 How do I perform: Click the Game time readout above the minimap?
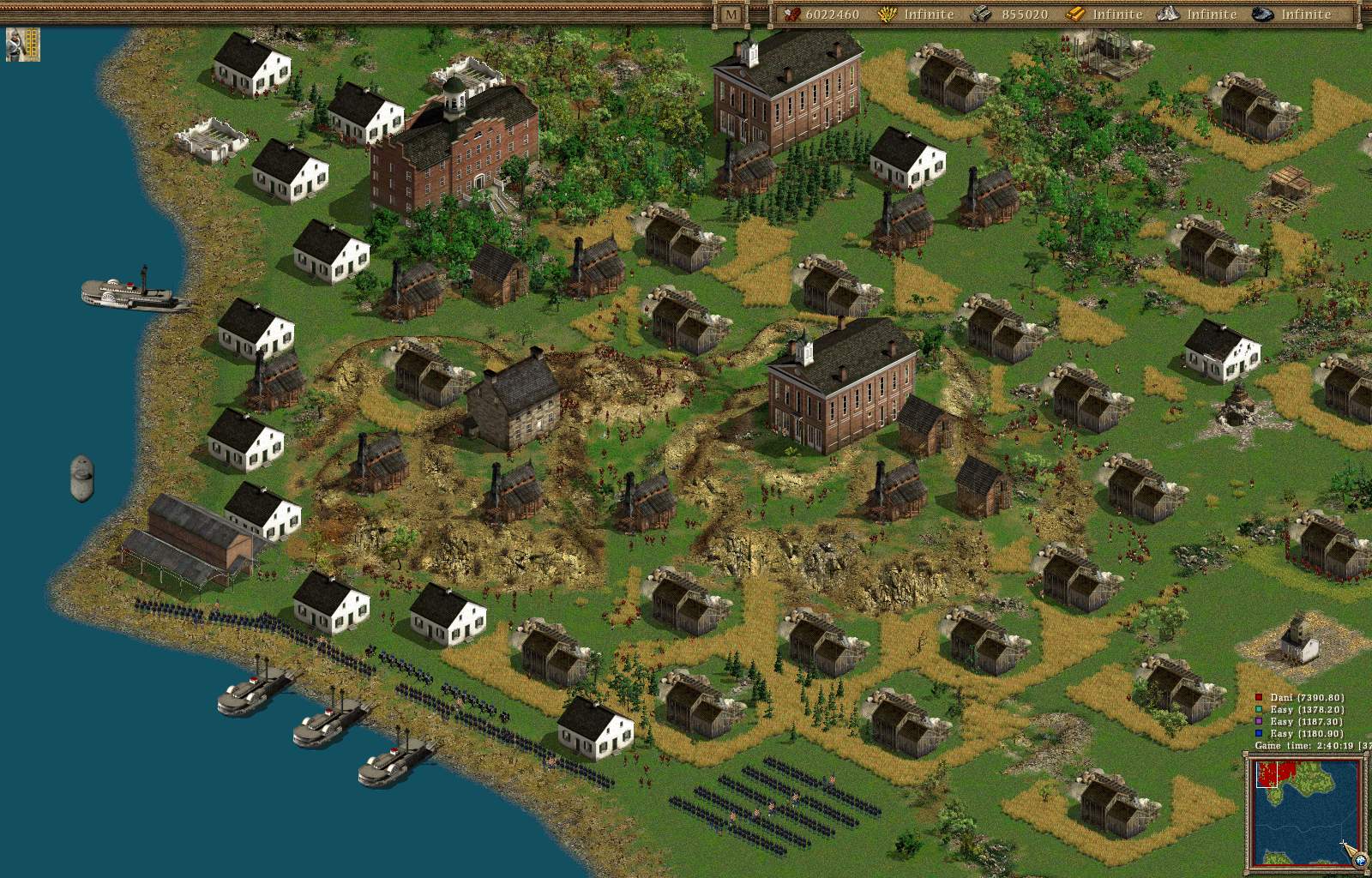(x=1303, y=746)
